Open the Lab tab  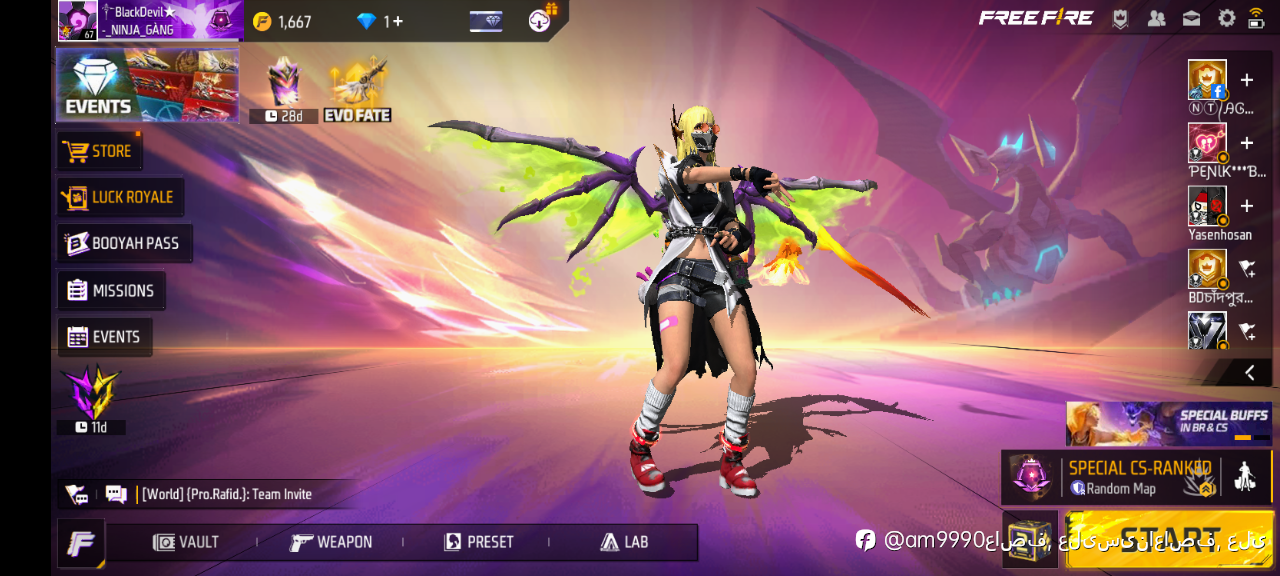click(624, 542)
